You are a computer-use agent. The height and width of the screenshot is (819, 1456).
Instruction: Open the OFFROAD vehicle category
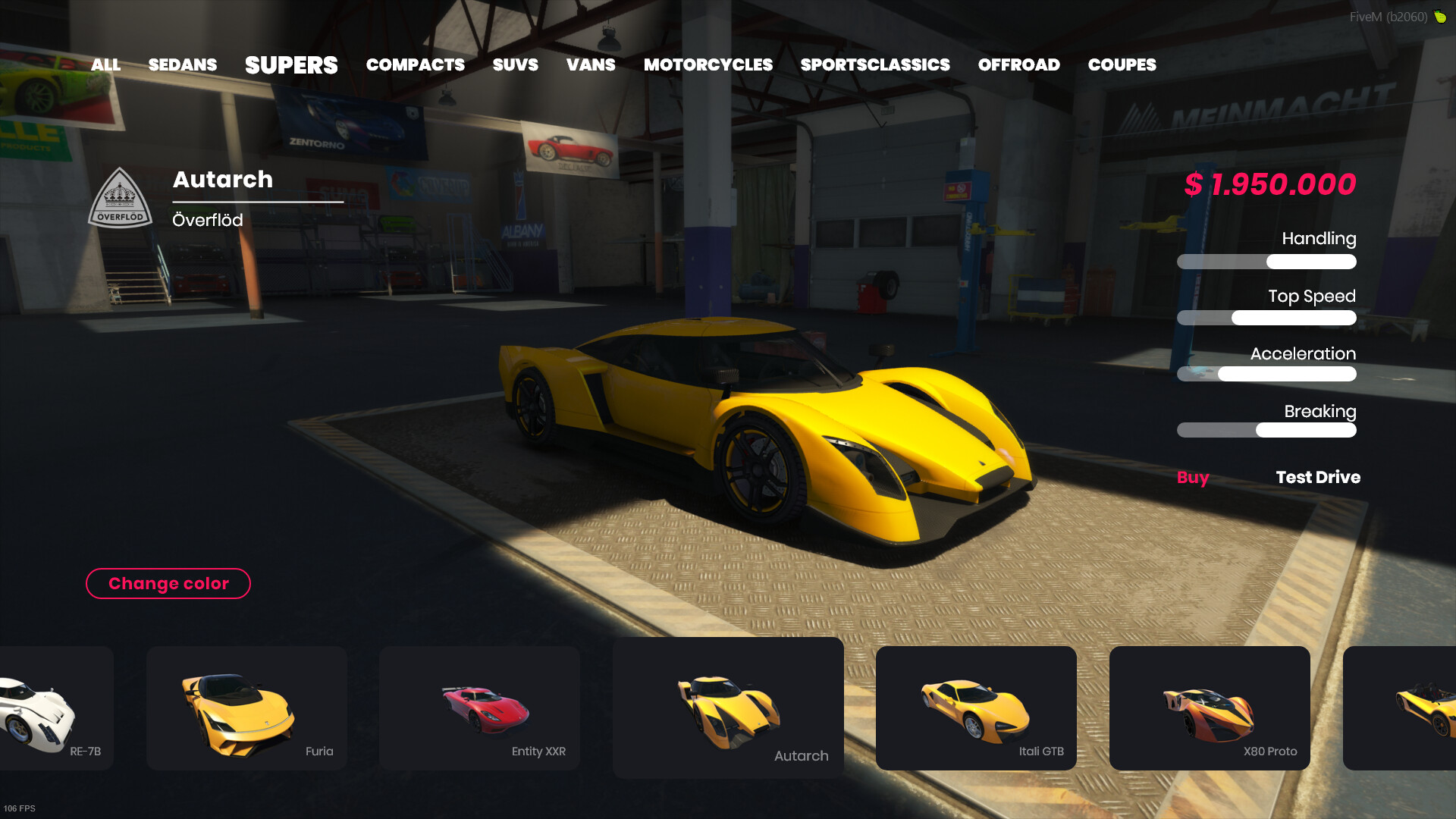(1020, 65)
